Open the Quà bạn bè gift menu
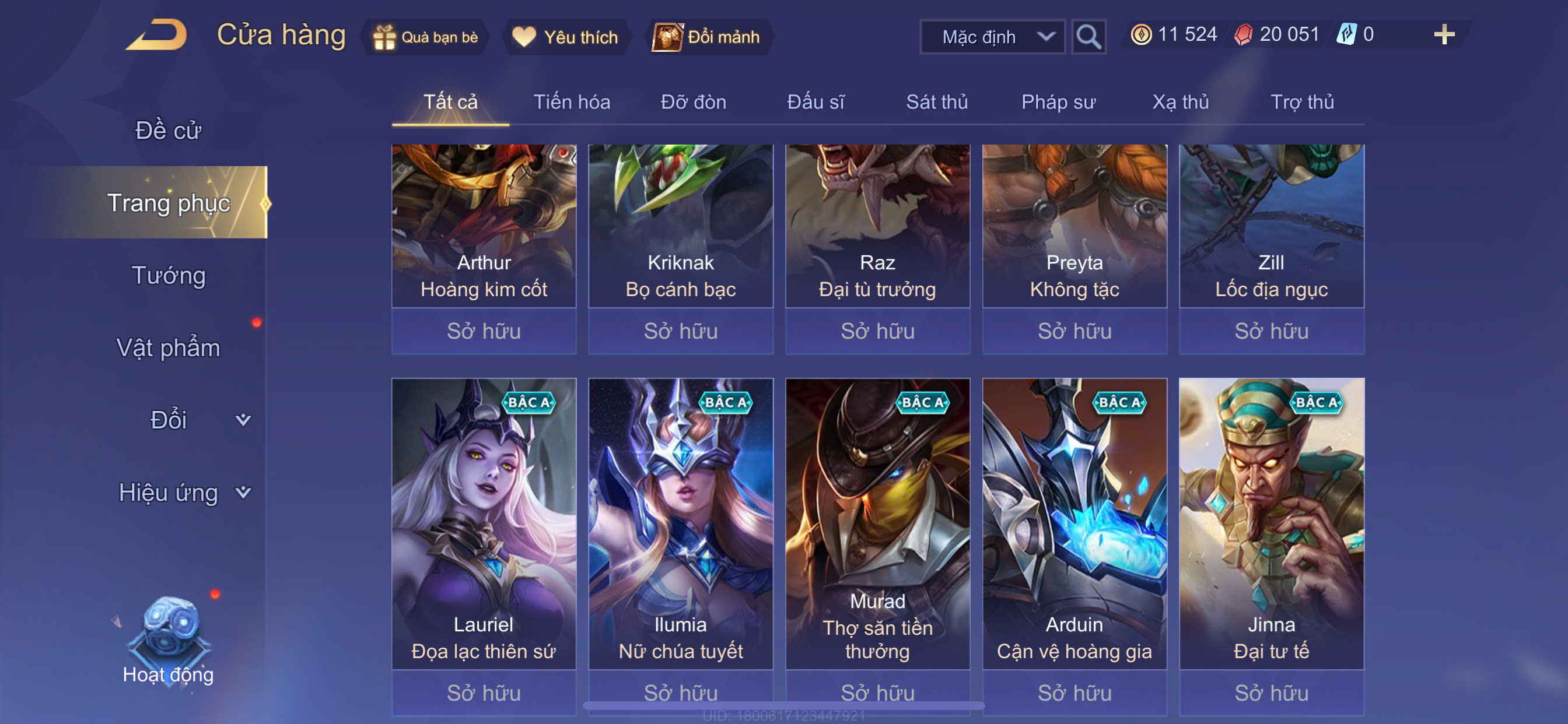This screenshot has width=1568, height=724. pos(426,37)
